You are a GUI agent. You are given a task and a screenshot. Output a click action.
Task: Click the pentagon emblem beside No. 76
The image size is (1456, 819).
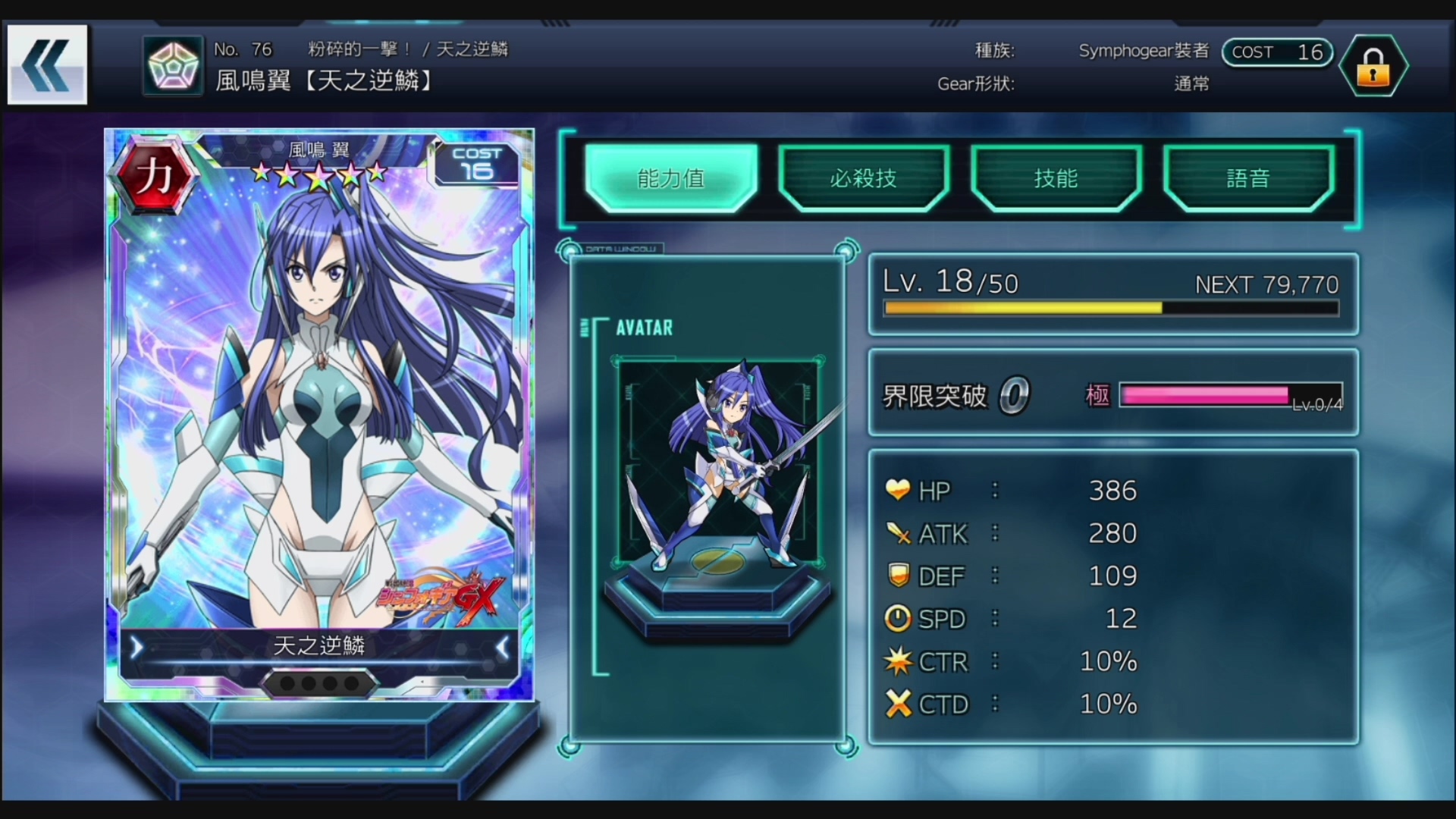[172, 64]
